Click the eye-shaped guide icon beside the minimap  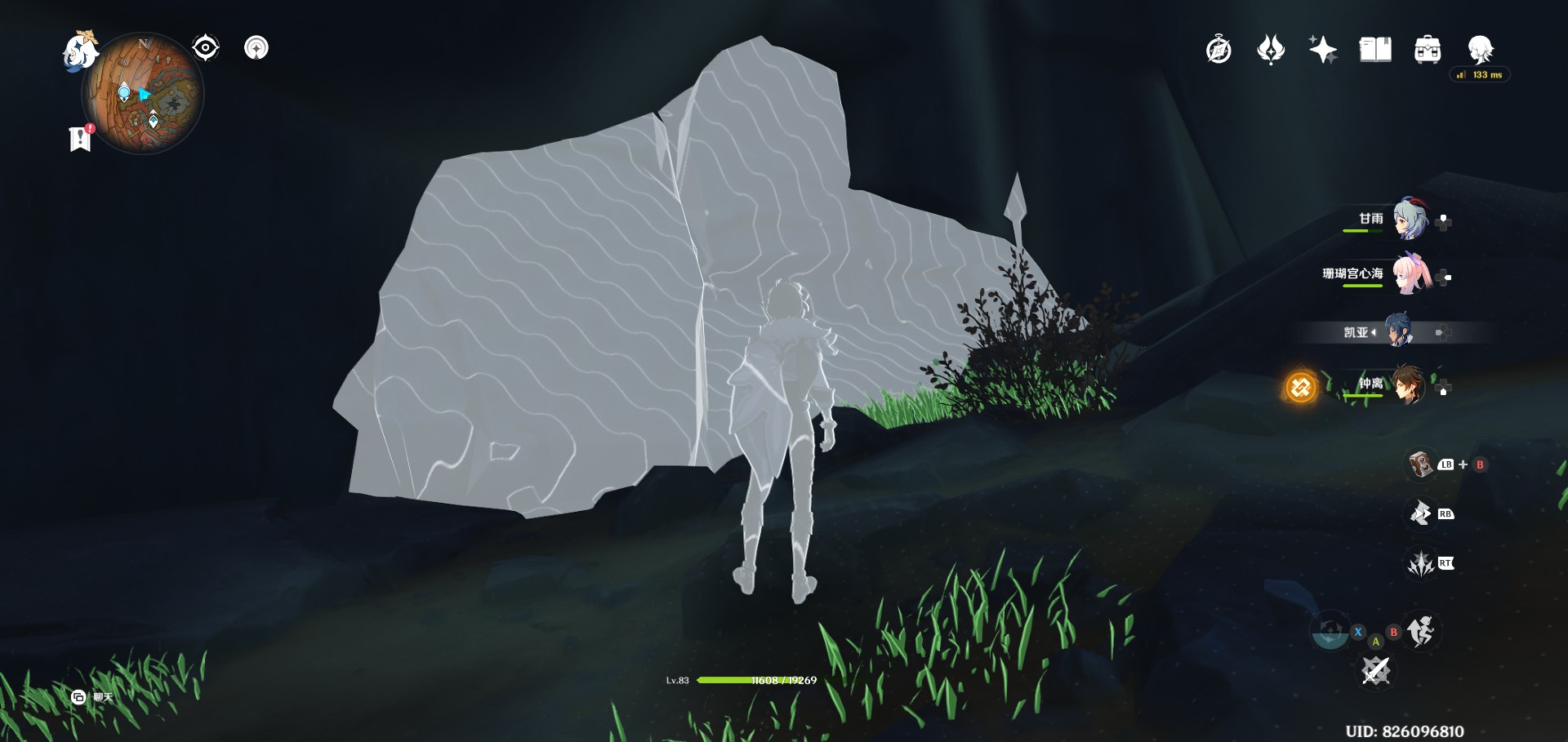coord(204,47)
